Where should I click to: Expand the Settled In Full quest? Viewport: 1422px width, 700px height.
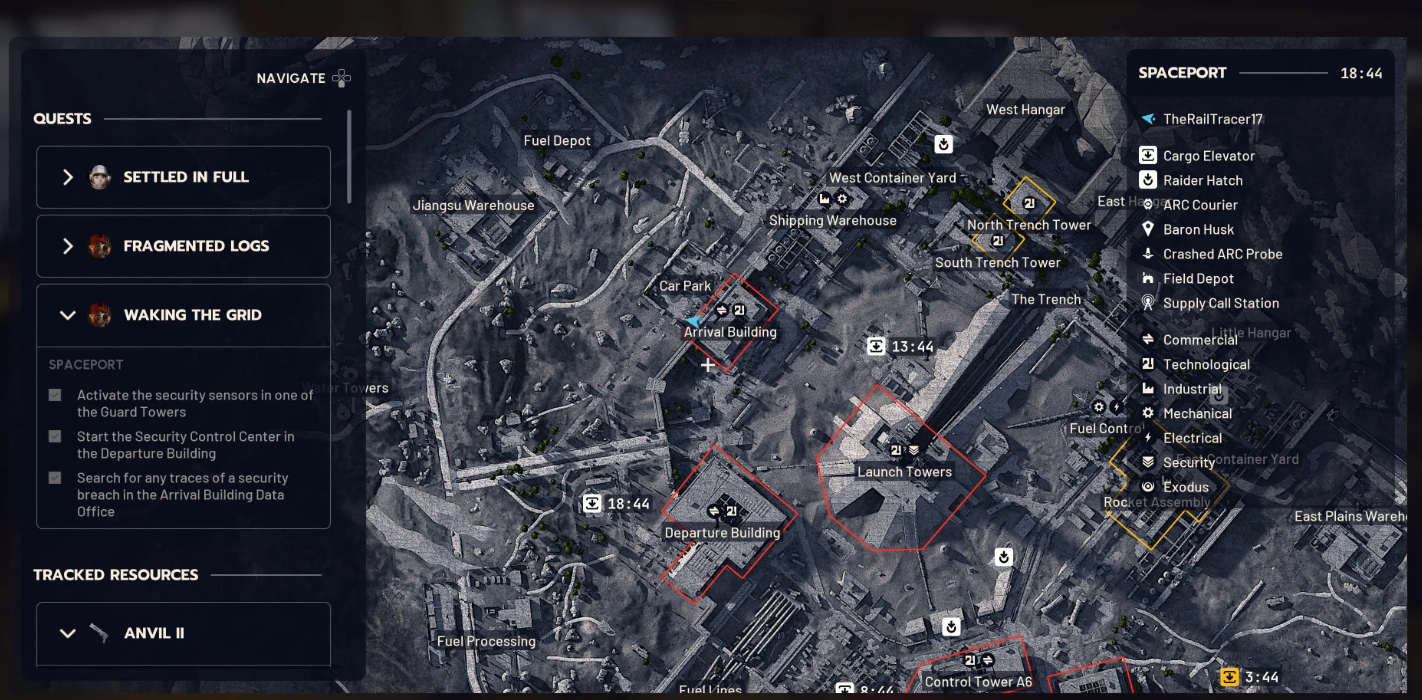(183, 177)
